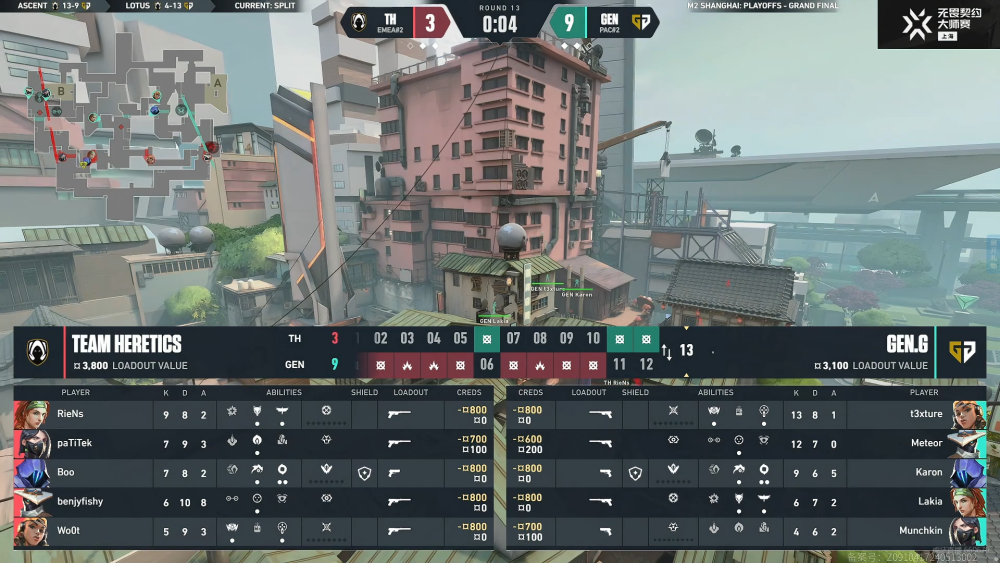Select t3xture's scoreboard row

click(750, 414)
